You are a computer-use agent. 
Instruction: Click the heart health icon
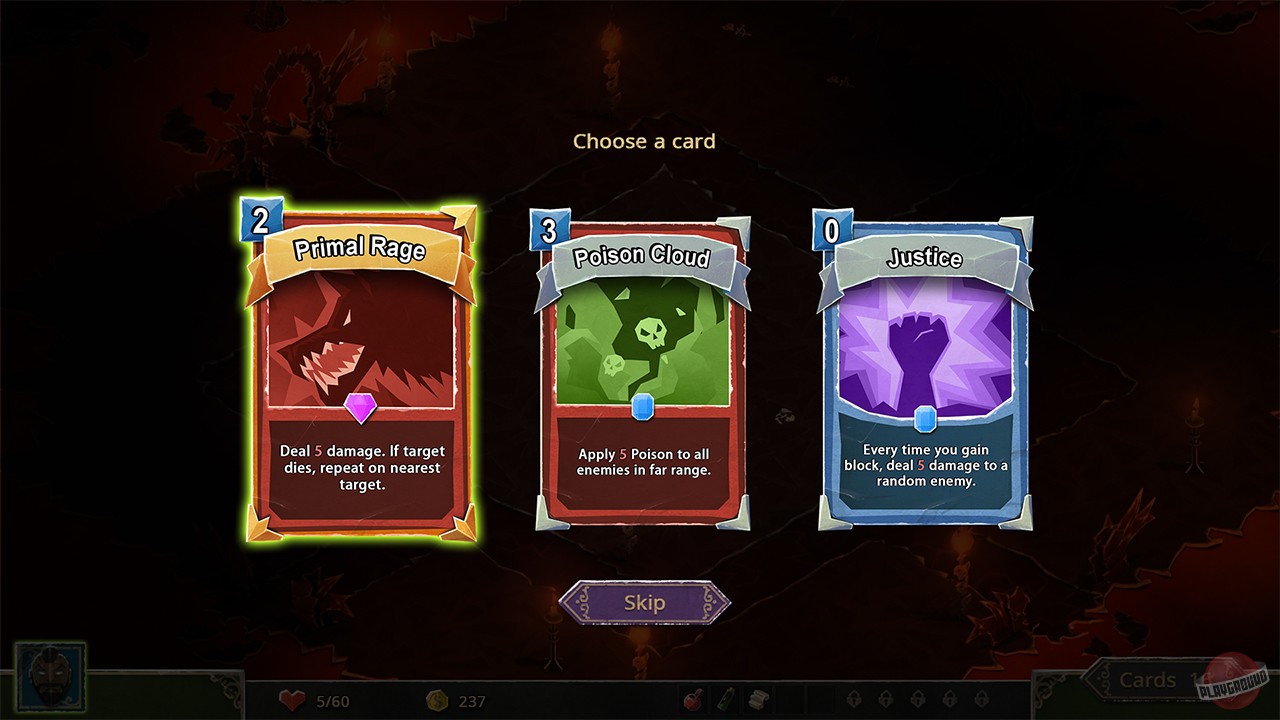point(290,701)
